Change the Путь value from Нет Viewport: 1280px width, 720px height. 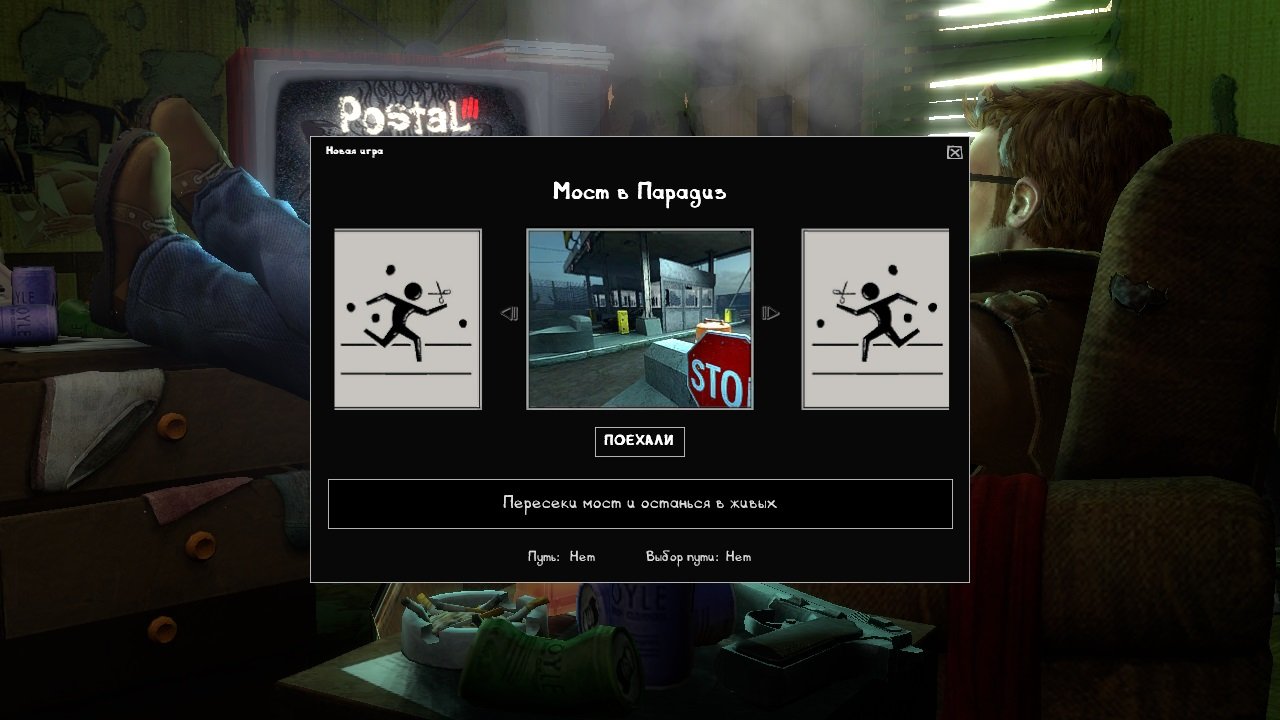point(581,556)
